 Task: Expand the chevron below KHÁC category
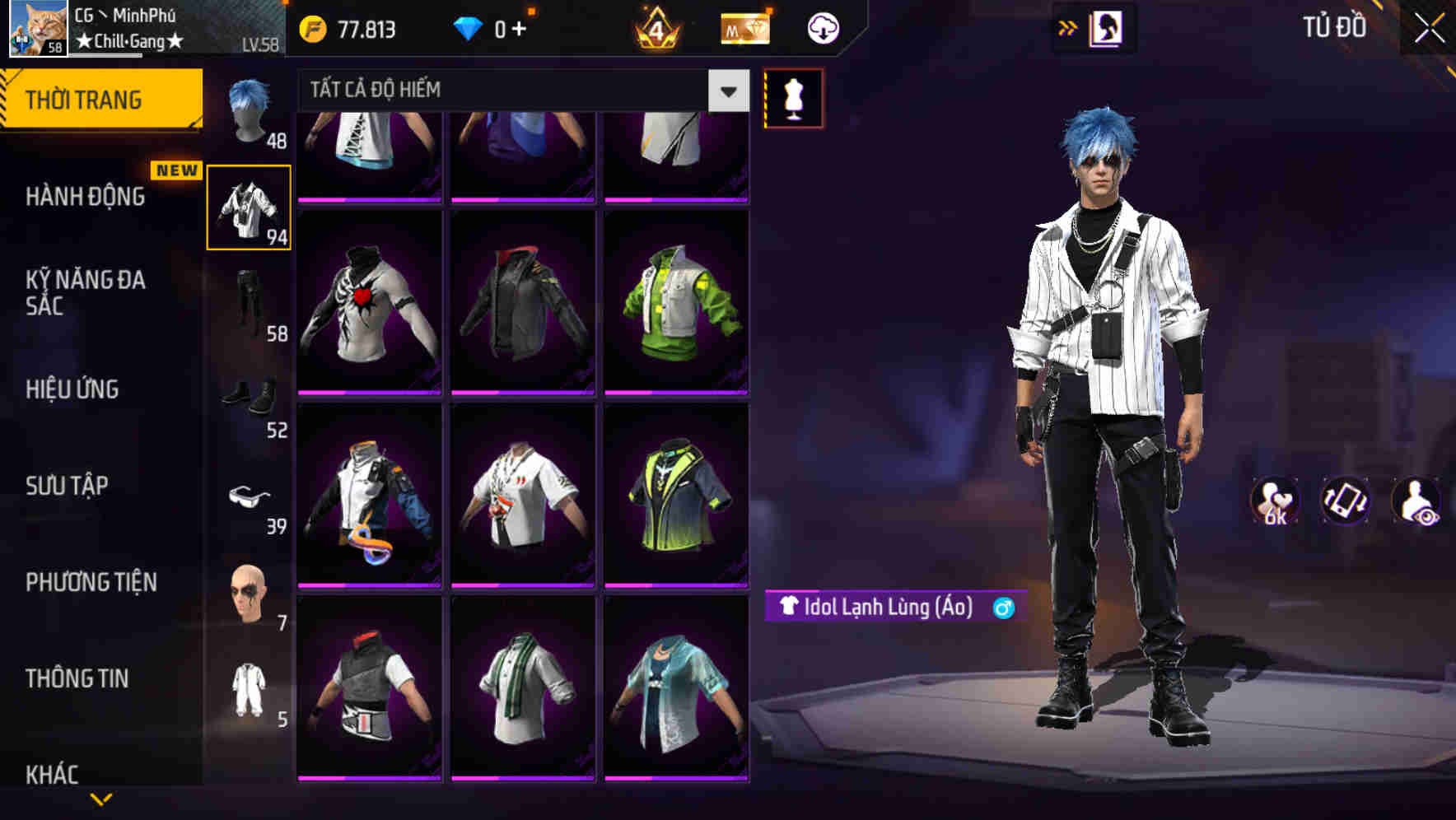[x=101, y=800]
